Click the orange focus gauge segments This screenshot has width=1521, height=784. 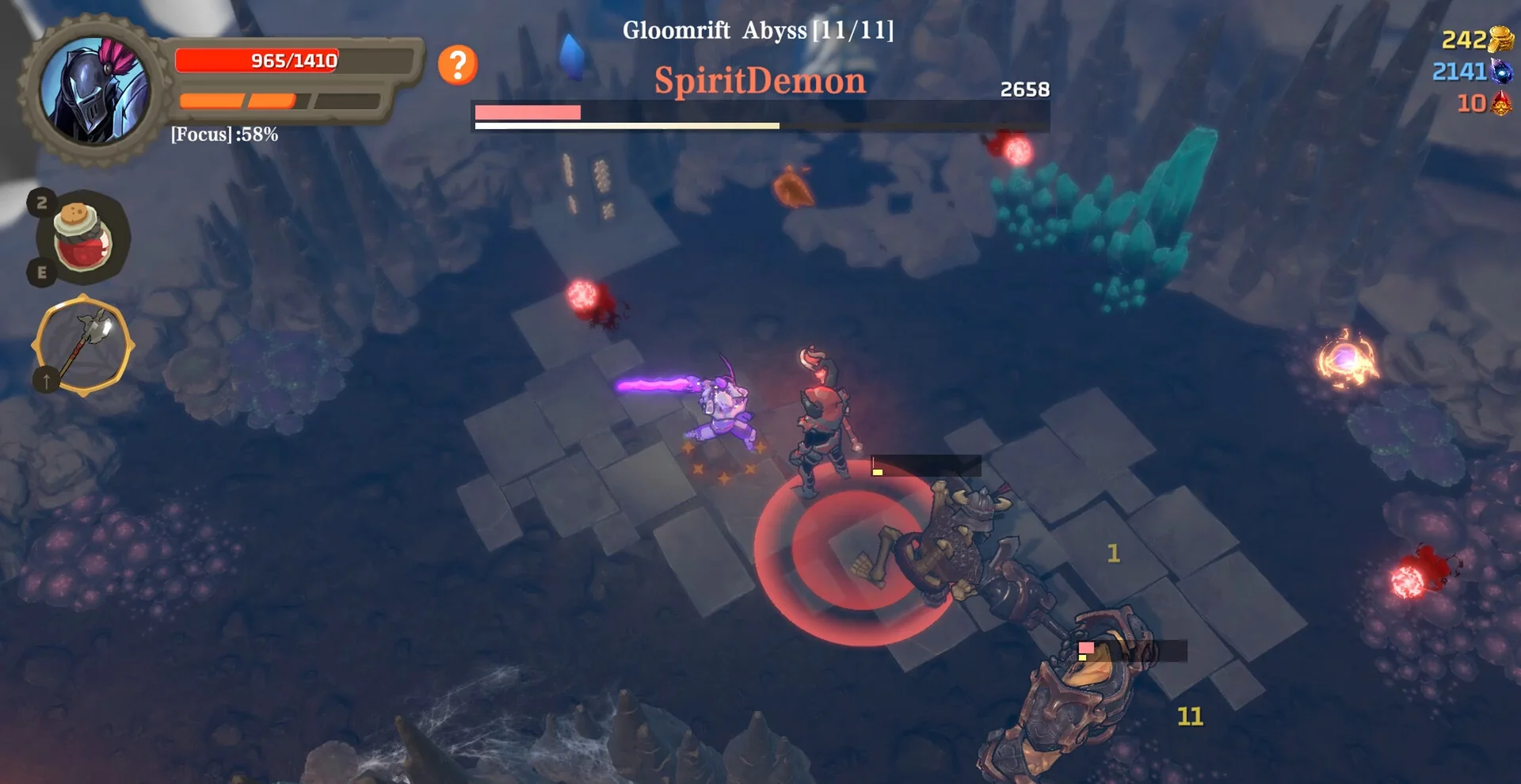(x=238, y=101)
